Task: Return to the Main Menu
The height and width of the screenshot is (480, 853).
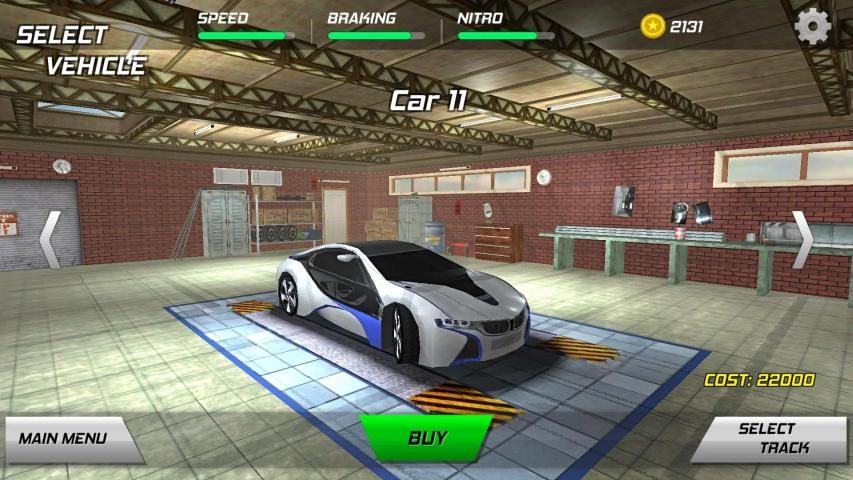Action: [66, 438]
